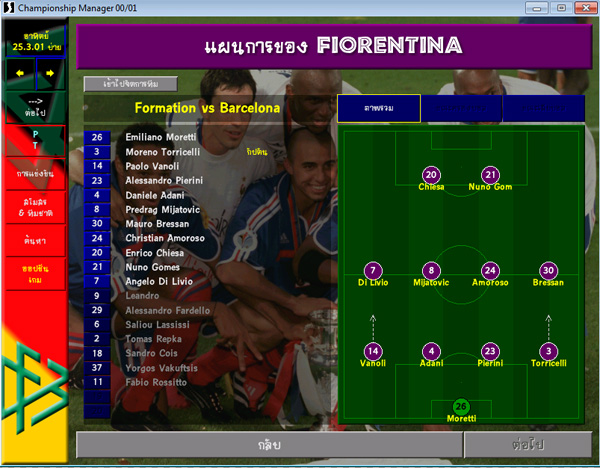Switch to the ภาพรวม overview tab
The height and width of the screenshot is (468, 600).
378,108
